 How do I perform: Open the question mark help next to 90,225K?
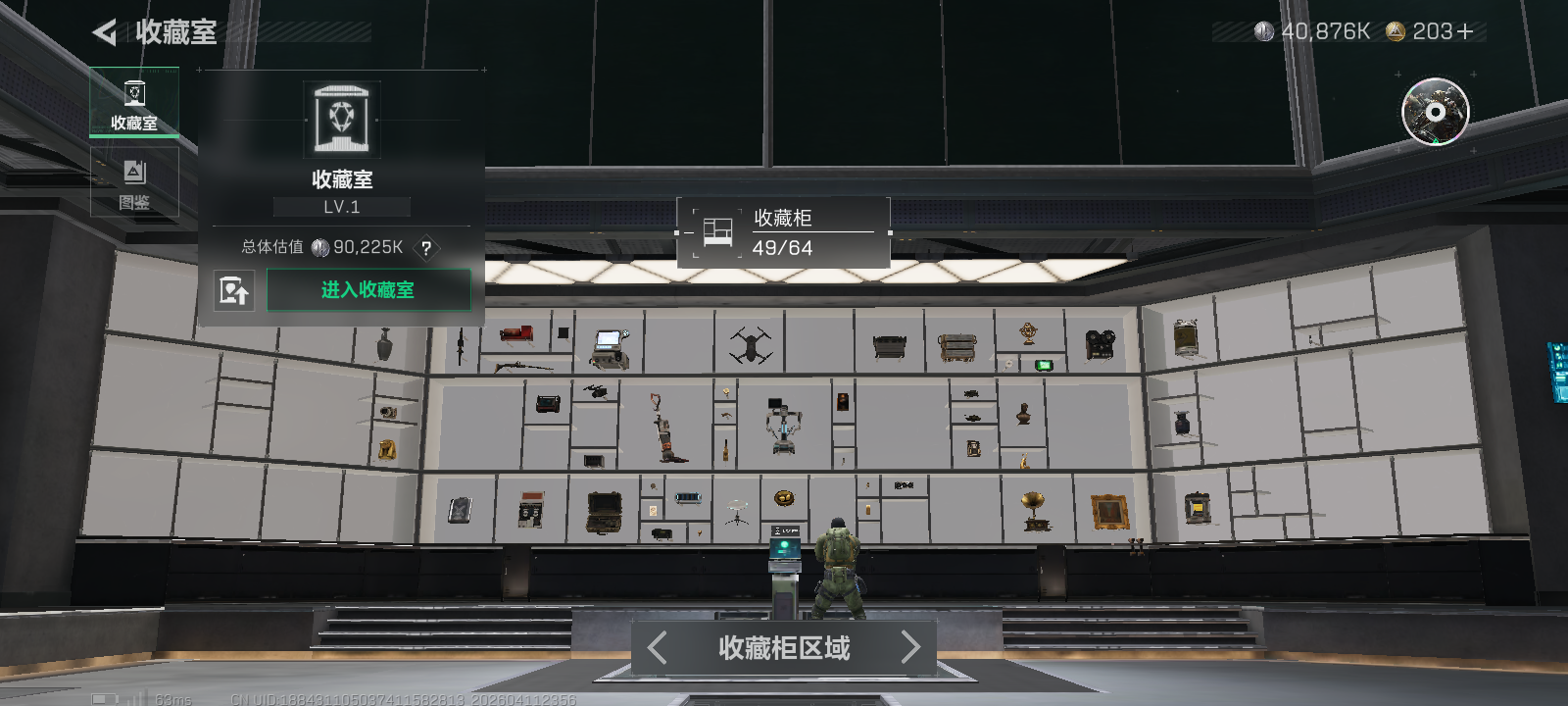[x=426, y=250]
